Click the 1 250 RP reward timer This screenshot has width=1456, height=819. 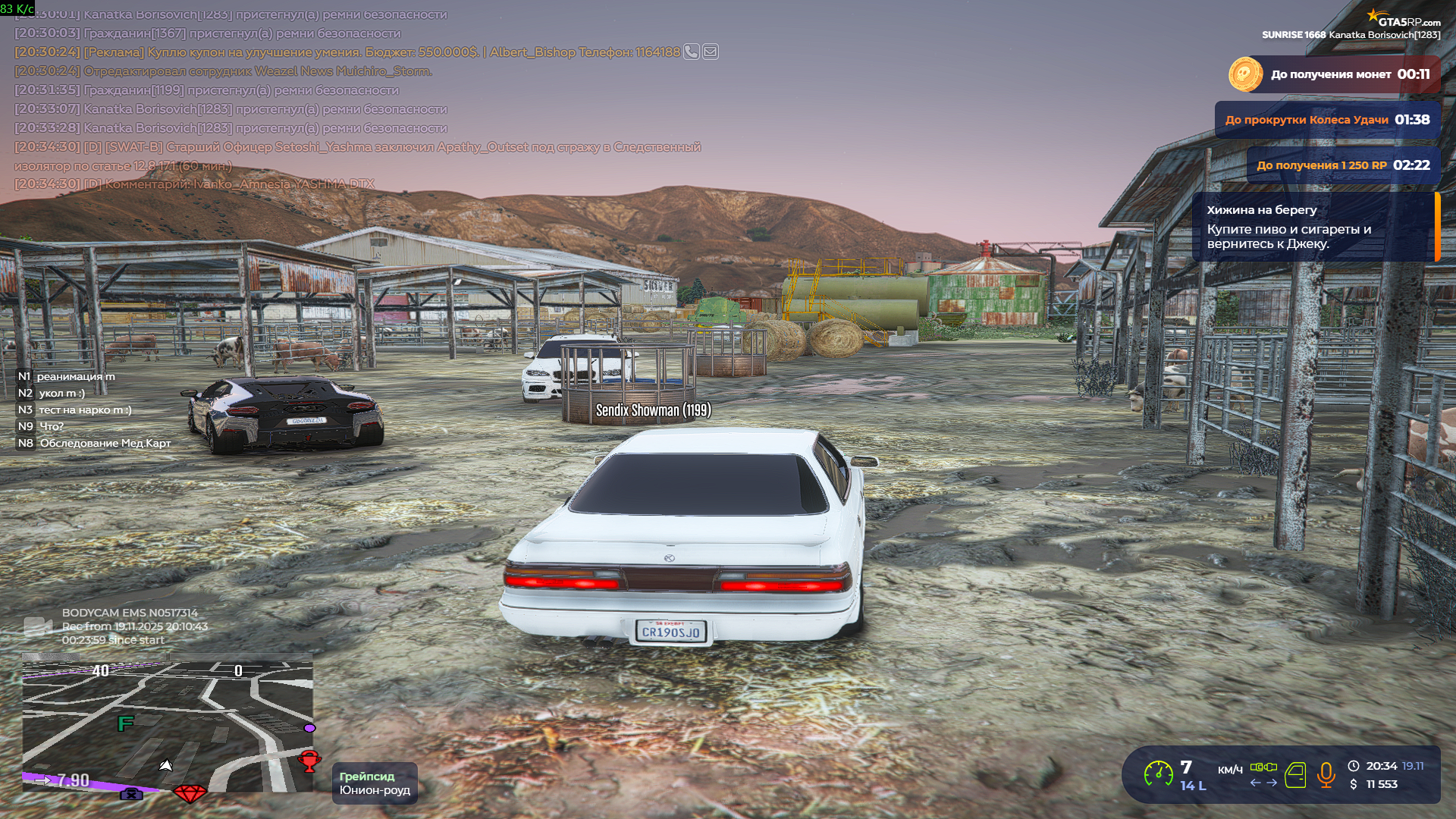tap(1343, 165)
